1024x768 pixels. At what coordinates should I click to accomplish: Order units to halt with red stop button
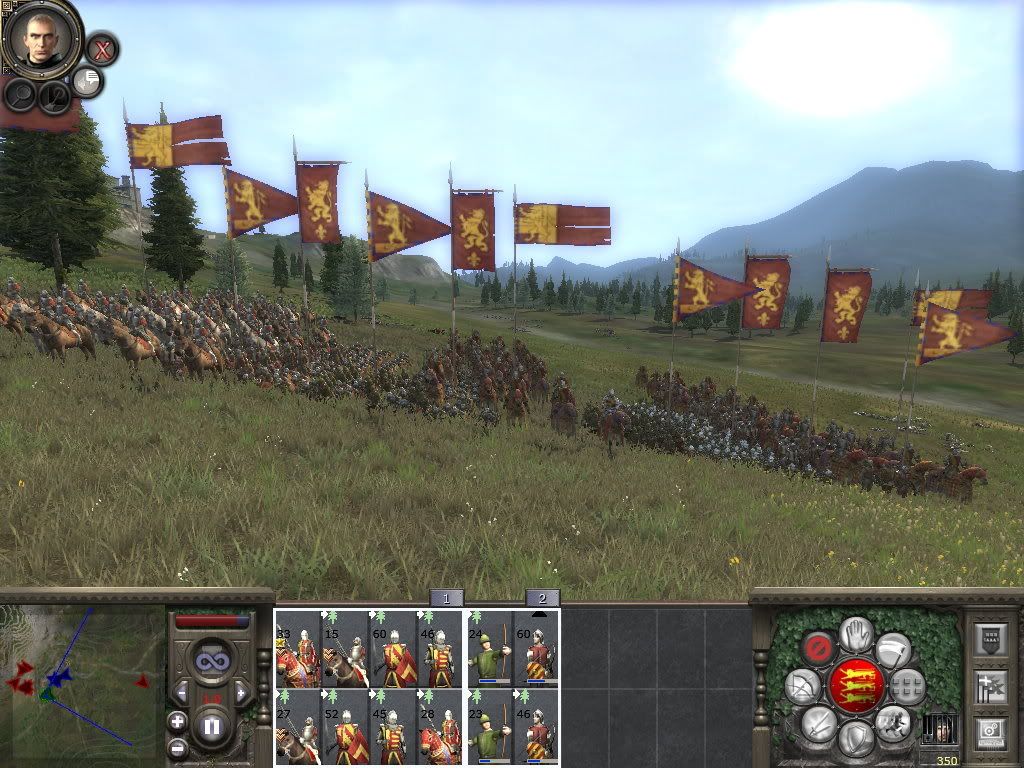click(820, 647)
